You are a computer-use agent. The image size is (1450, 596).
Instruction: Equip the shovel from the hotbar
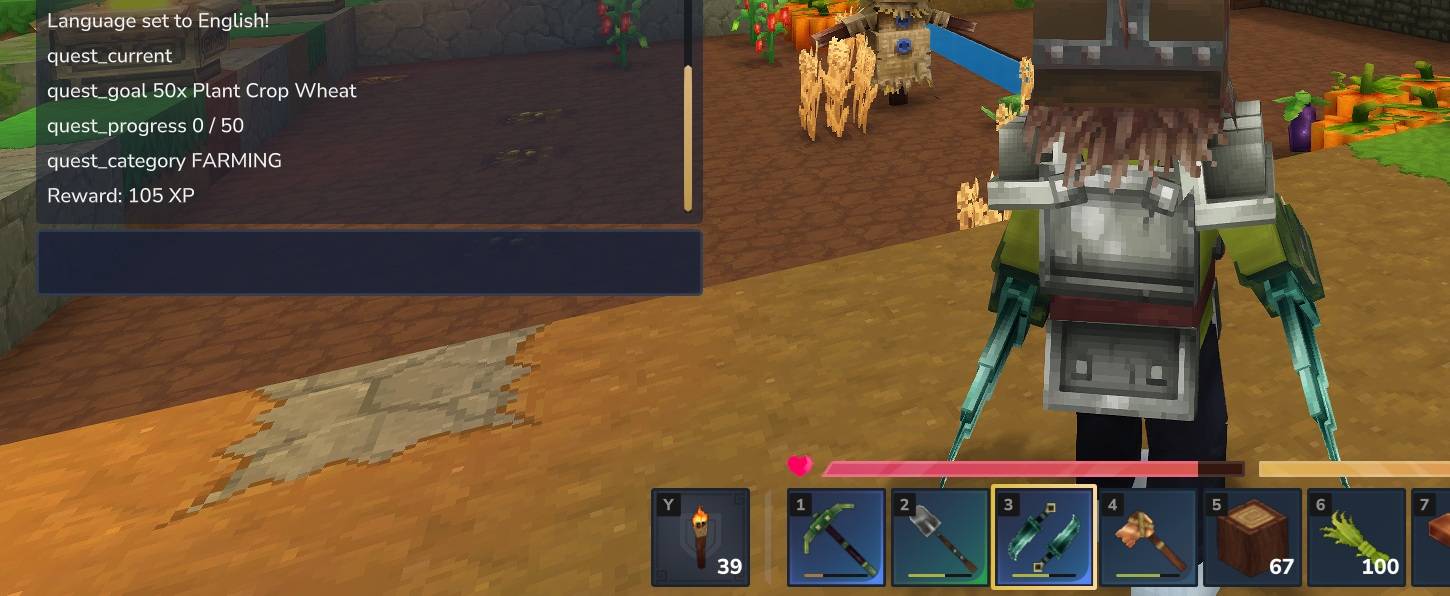[x=939, y=537]
